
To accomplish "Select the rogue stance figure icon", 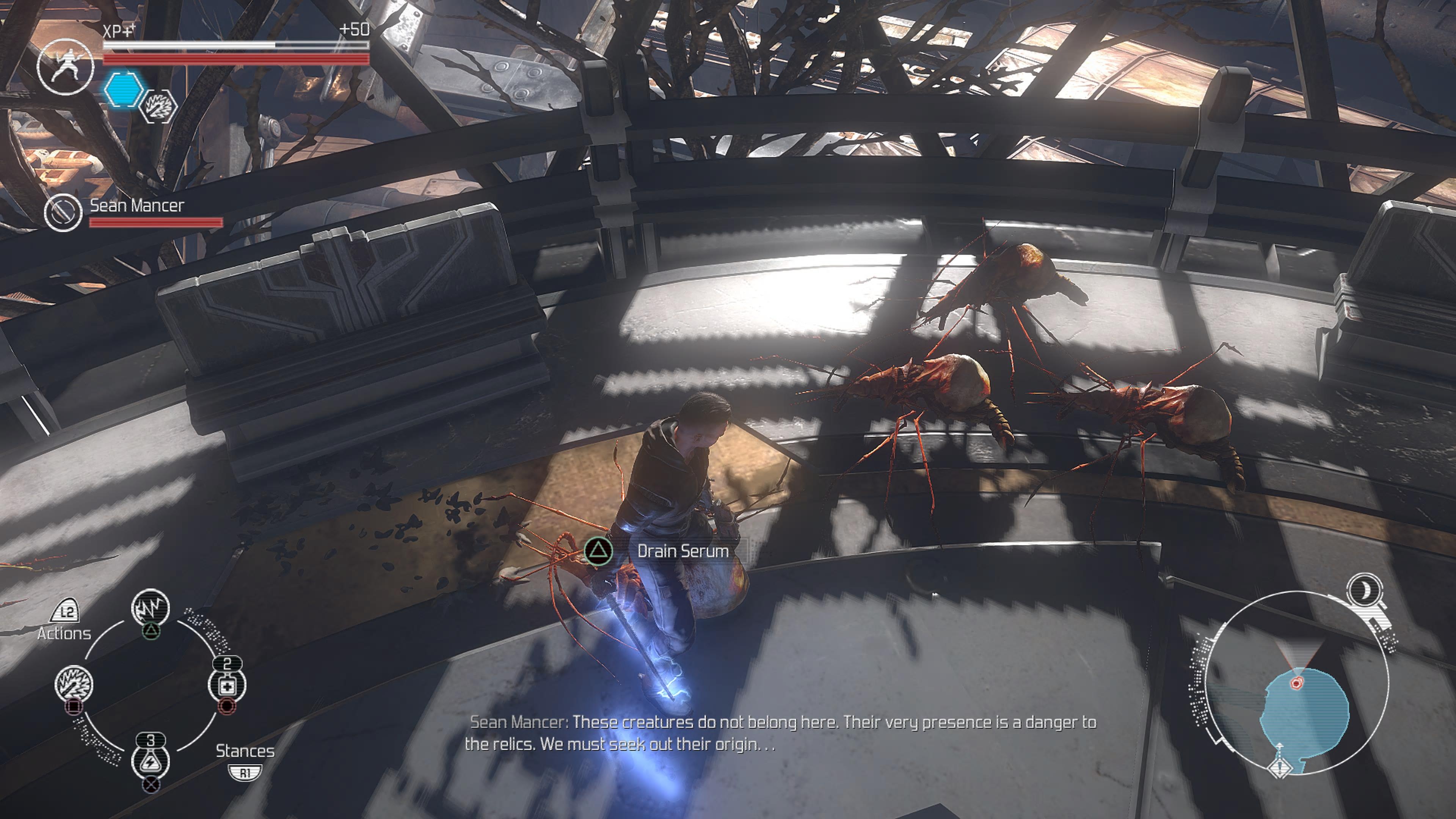I will pyautogui.click(x=66, y=66).
